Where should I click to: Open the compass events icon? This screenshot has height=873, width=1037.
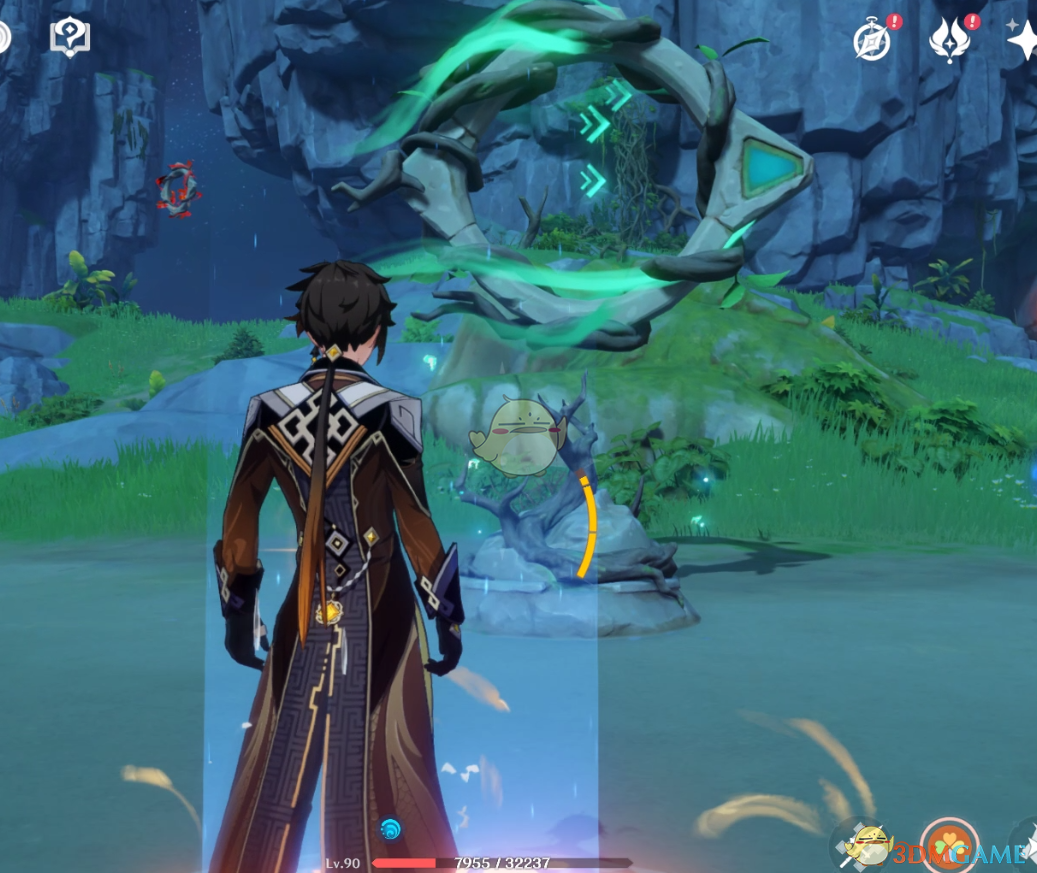pos(872,40)
